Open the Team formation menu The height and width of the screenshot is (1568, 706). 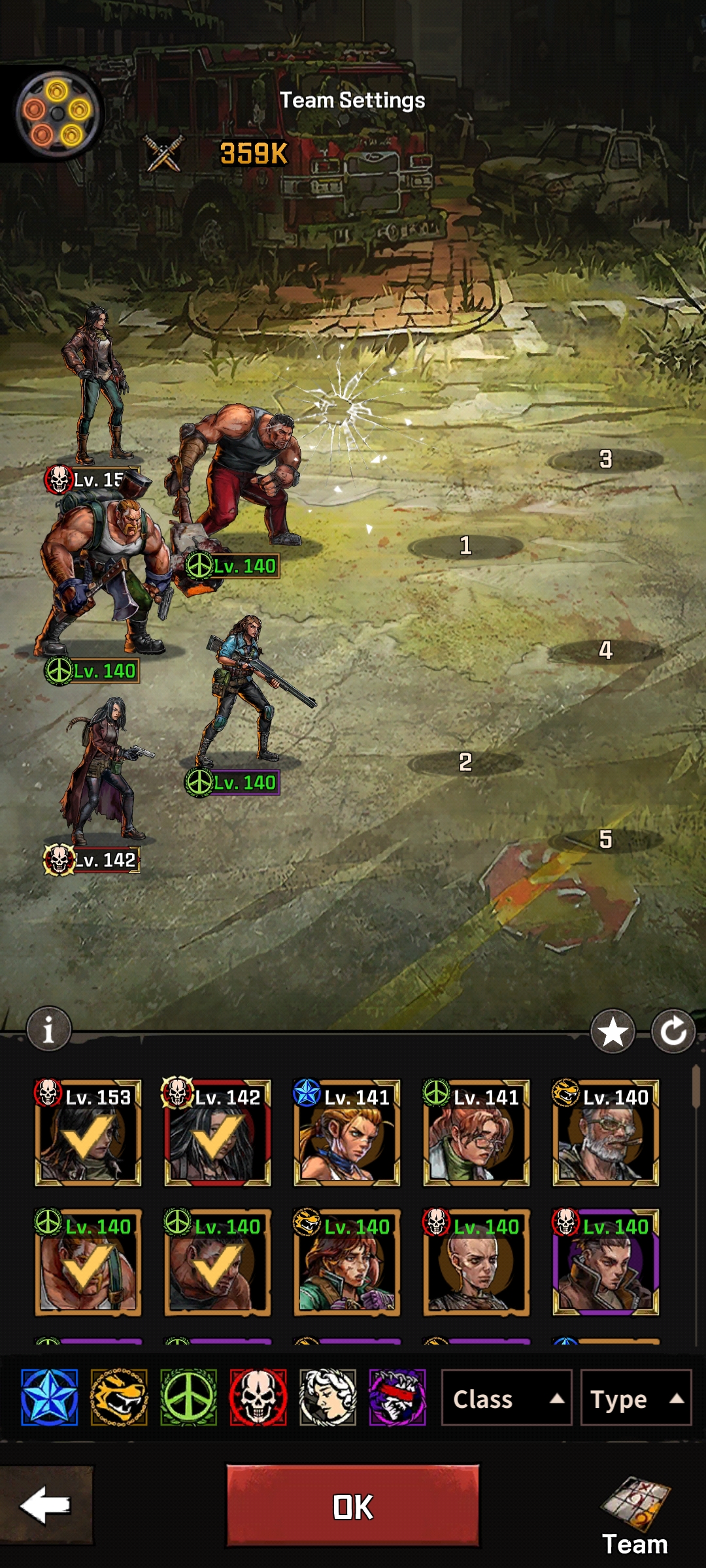point(635,1516)
